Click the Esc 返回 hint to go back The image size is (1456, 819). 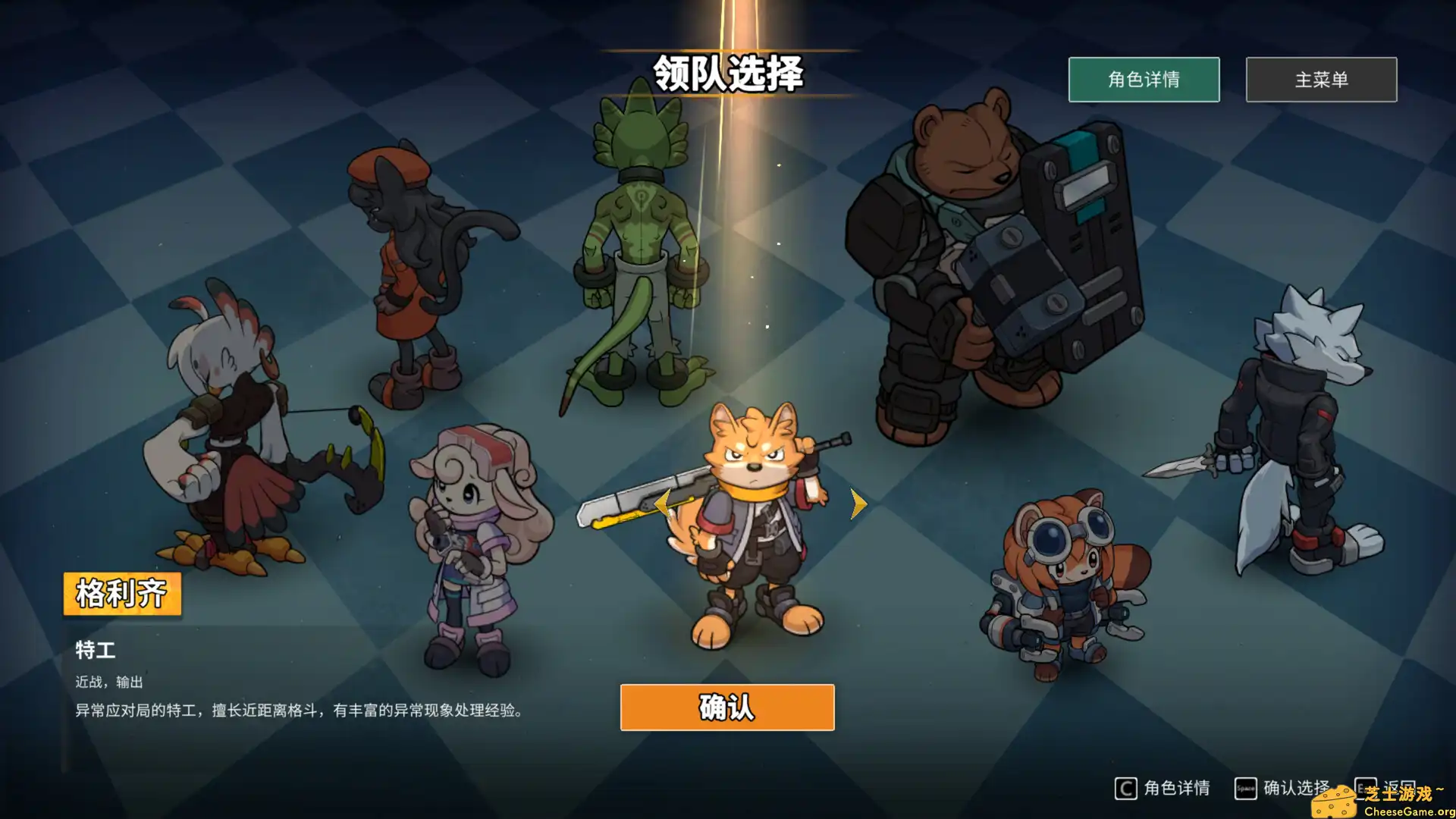coord(1367,788)
